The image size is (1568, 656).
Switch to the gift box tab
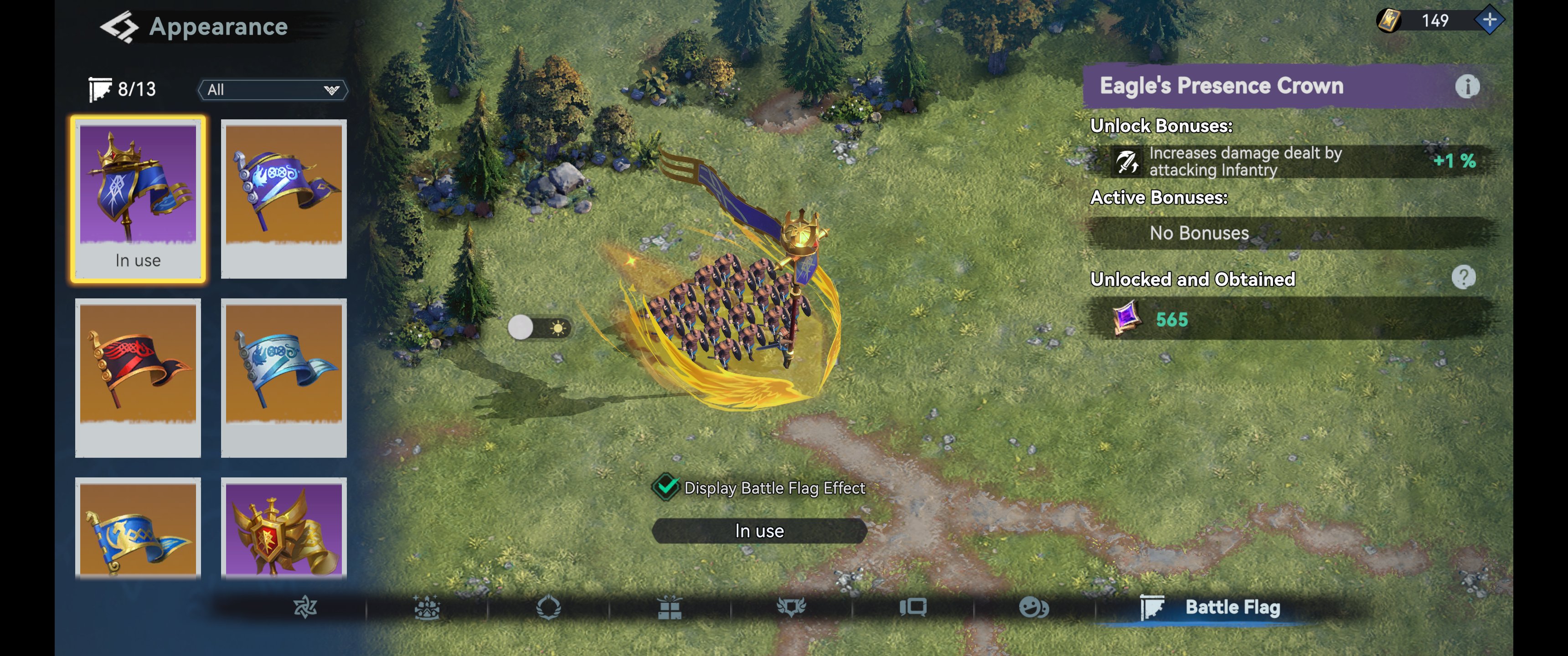tap(670, 607)
